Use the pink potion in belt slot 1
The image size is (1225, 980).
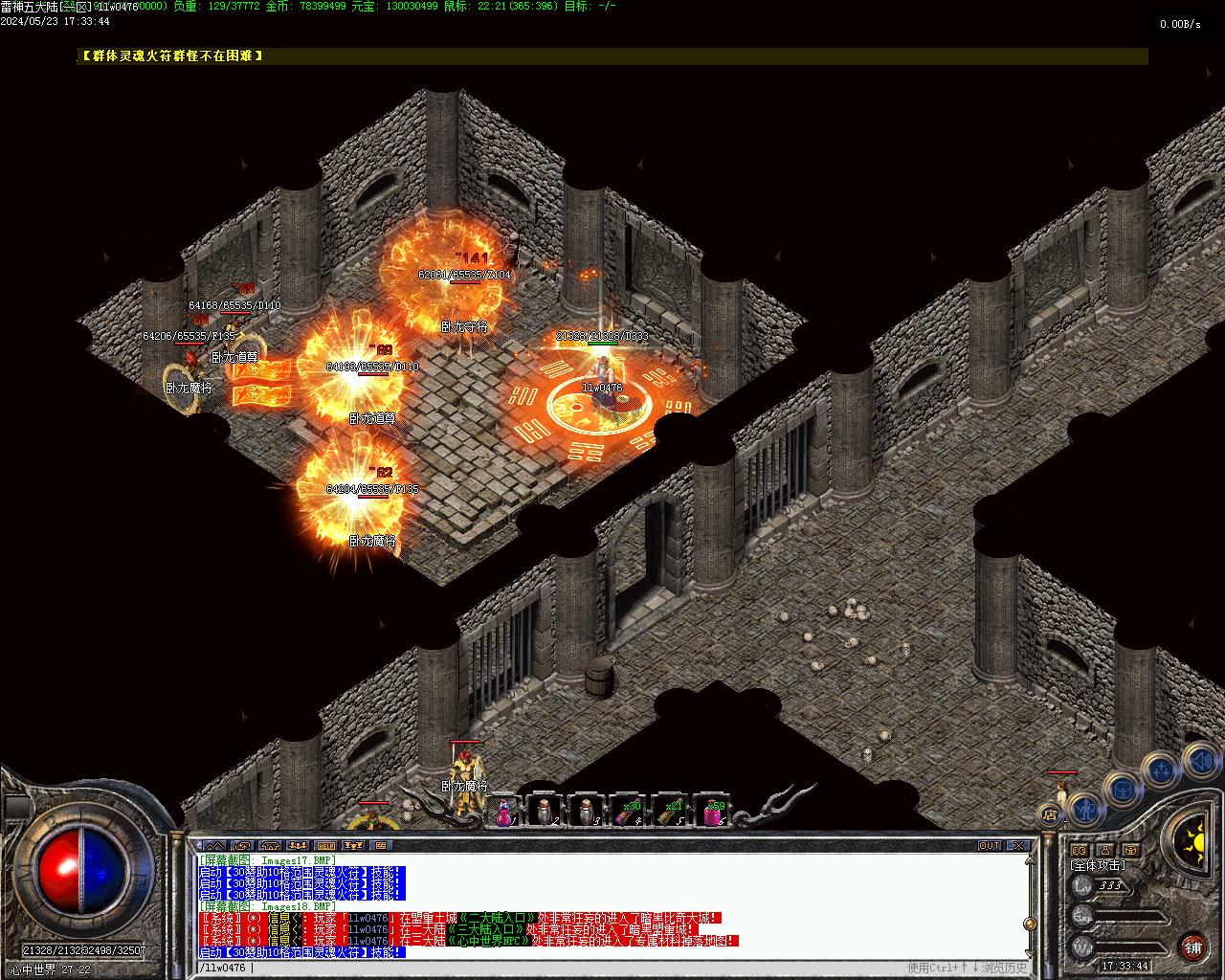(x=502, y=812)
